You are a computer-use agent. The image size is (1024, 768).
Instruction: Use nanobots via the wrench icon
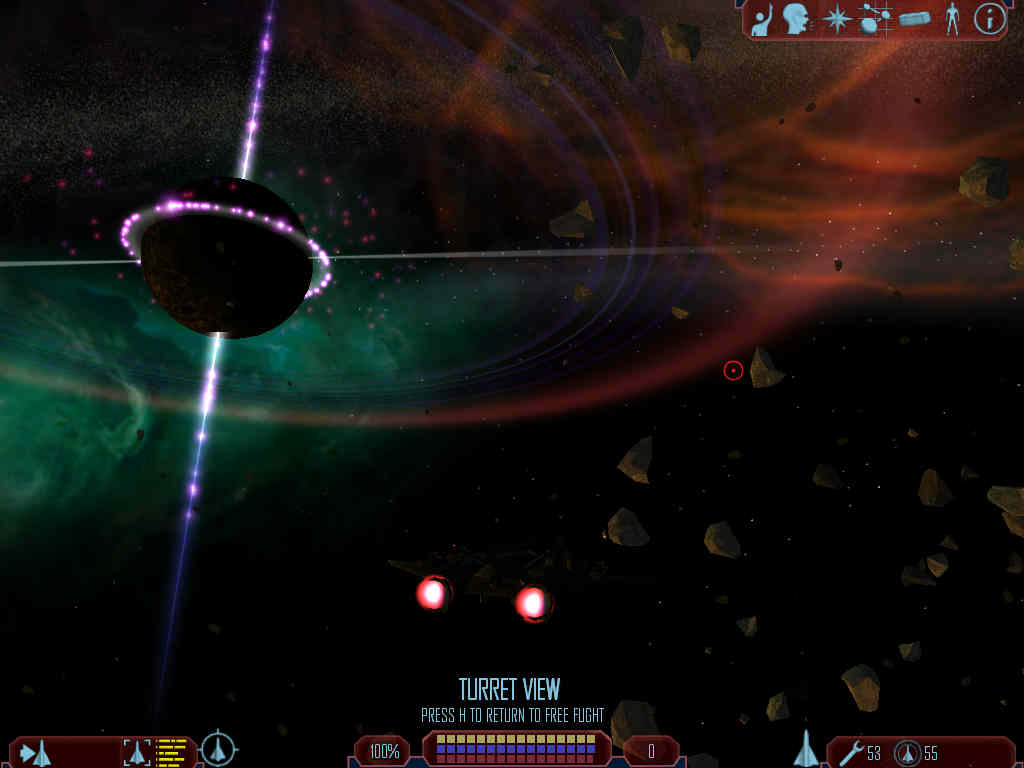click(851, 752)
